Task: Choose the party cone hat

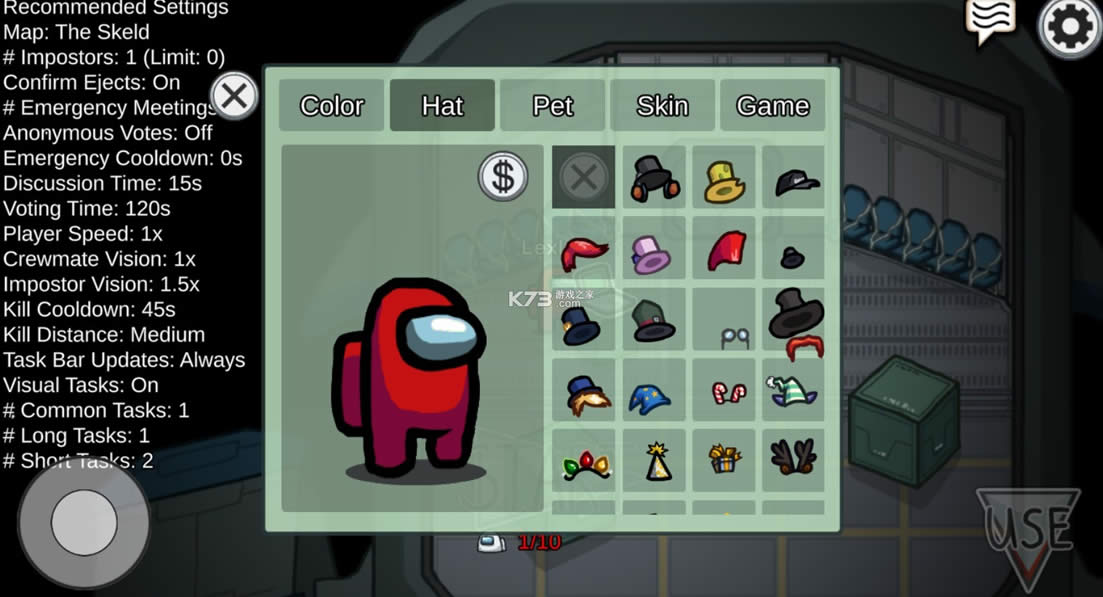Action: click(656, 461)
